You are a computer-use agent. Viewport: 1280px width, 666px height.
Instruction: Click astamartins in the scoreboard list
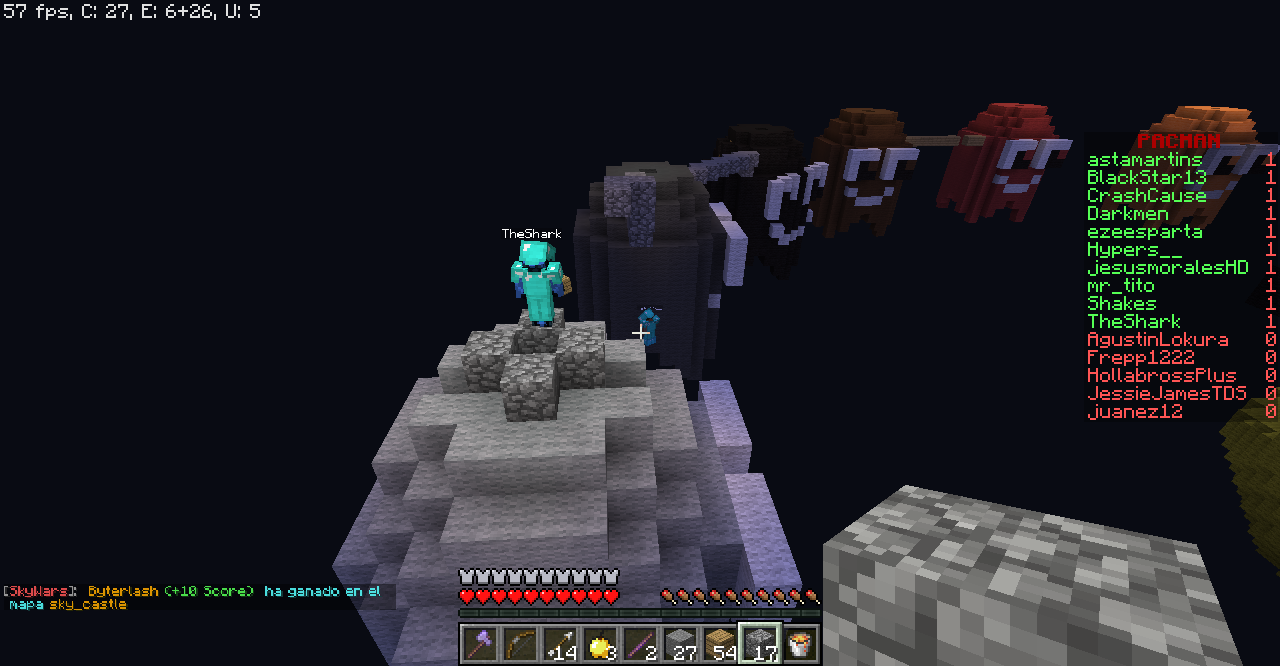1144,160
